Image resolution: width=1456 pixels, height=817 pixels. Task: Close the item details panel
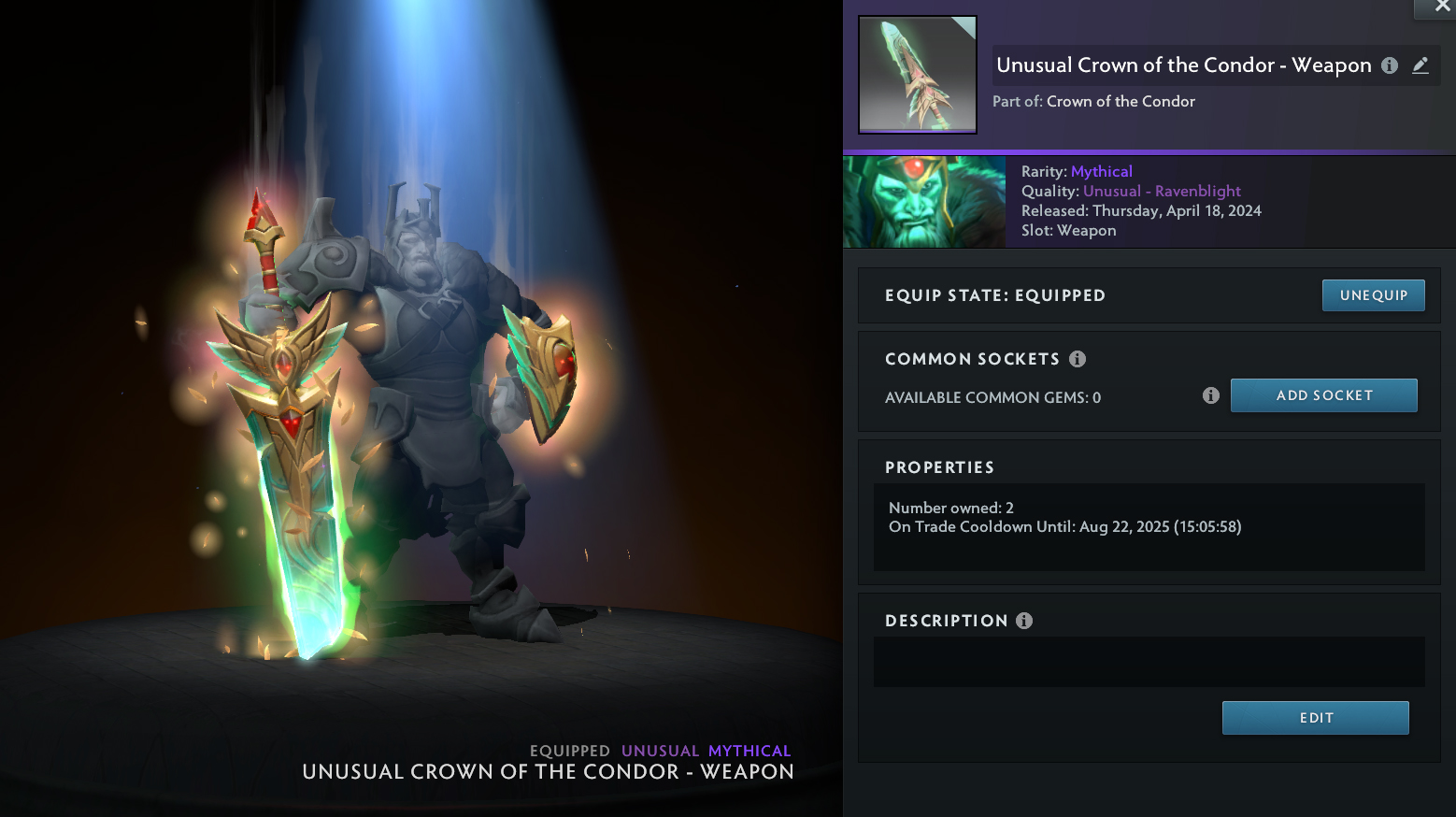tap(1442, 7)
